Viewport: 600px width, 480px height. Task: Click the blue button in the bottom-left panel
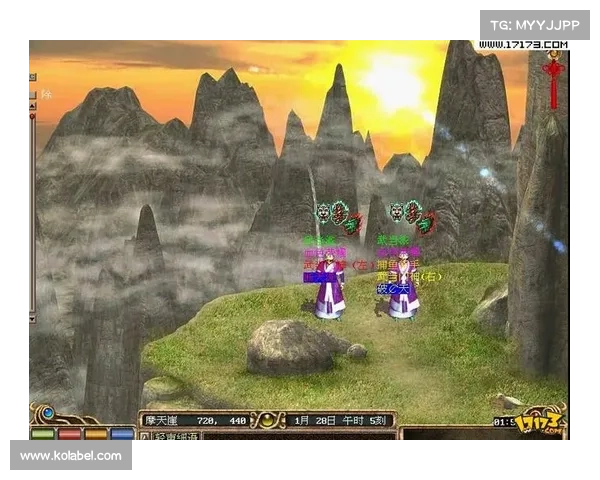[x=122, y=433]
